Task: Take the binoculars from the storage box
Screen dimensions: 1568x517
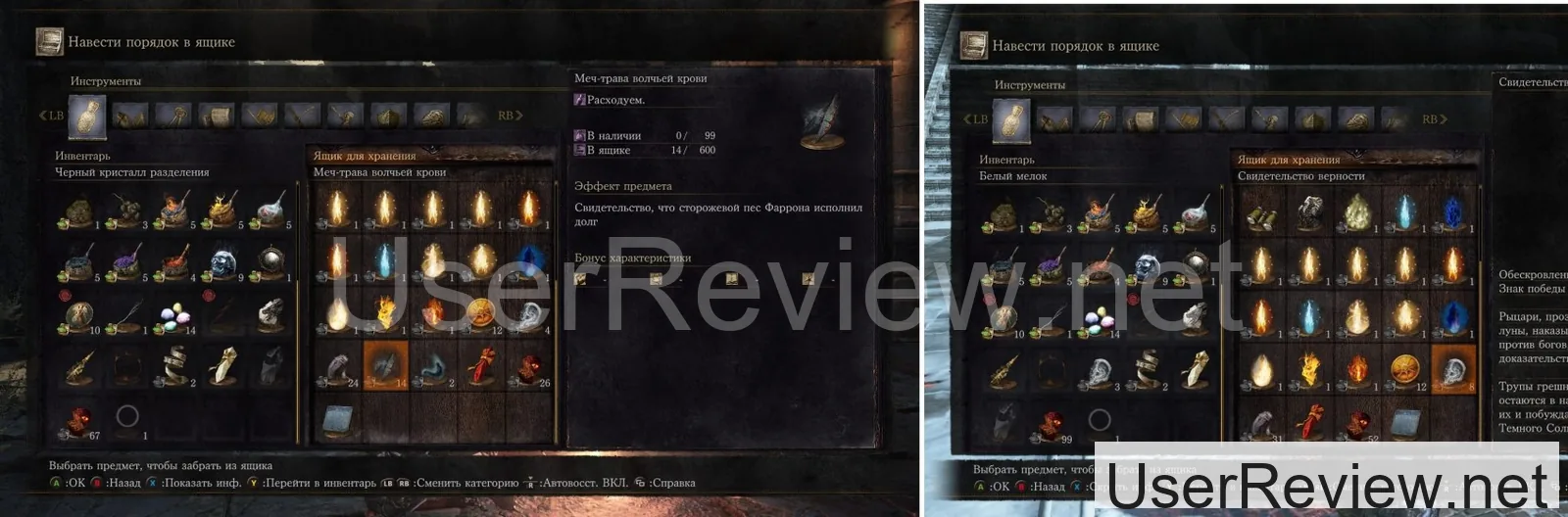Action: coord(1261,212)
